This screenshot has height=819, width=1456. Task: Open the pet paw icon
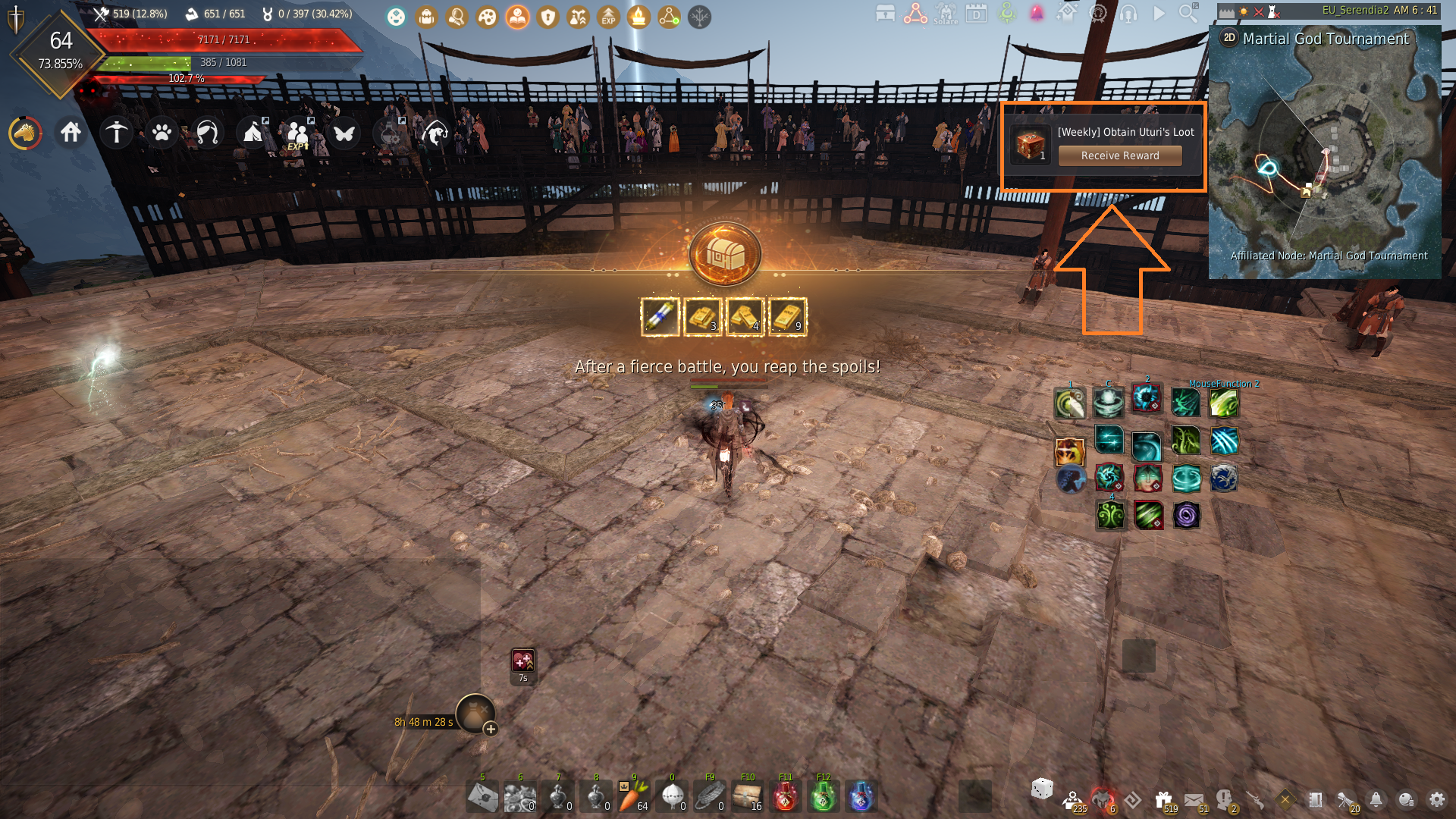(x=162, y=133)
